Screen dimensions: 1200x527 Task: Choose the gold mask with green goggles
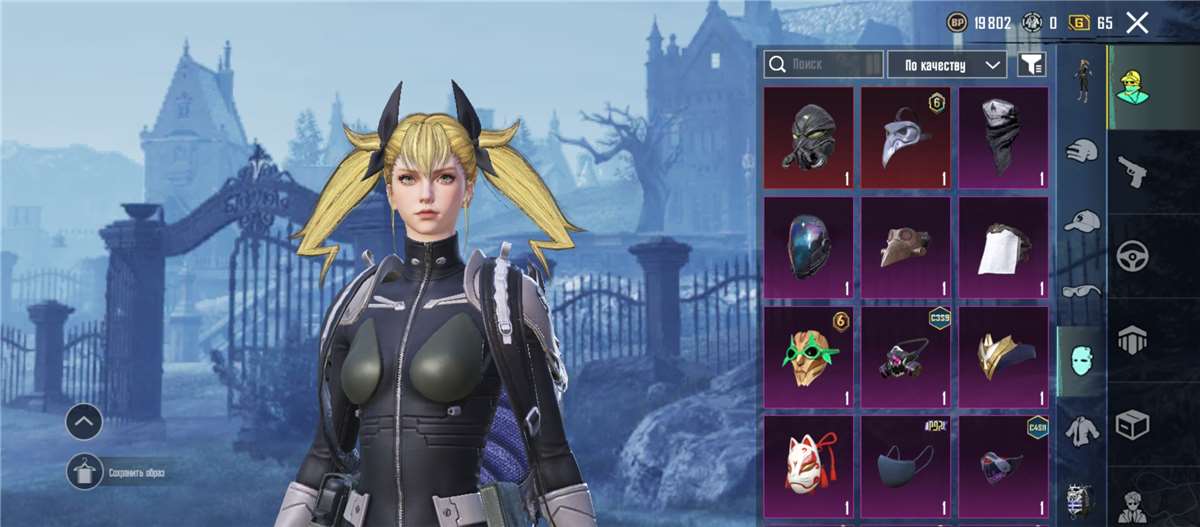coord(808,357)
